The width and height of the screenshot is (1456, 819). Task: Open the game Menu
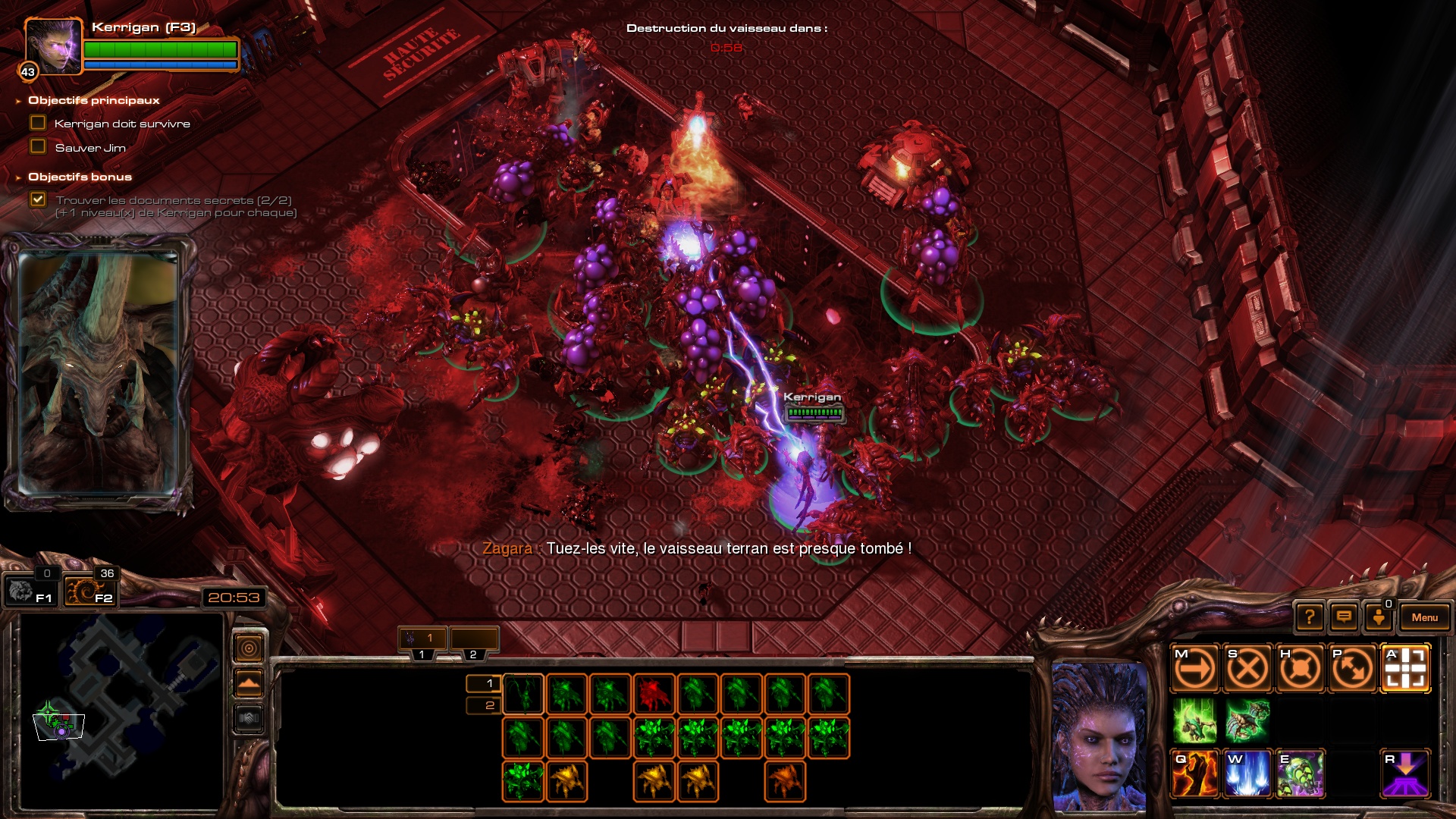(1424, 617)
